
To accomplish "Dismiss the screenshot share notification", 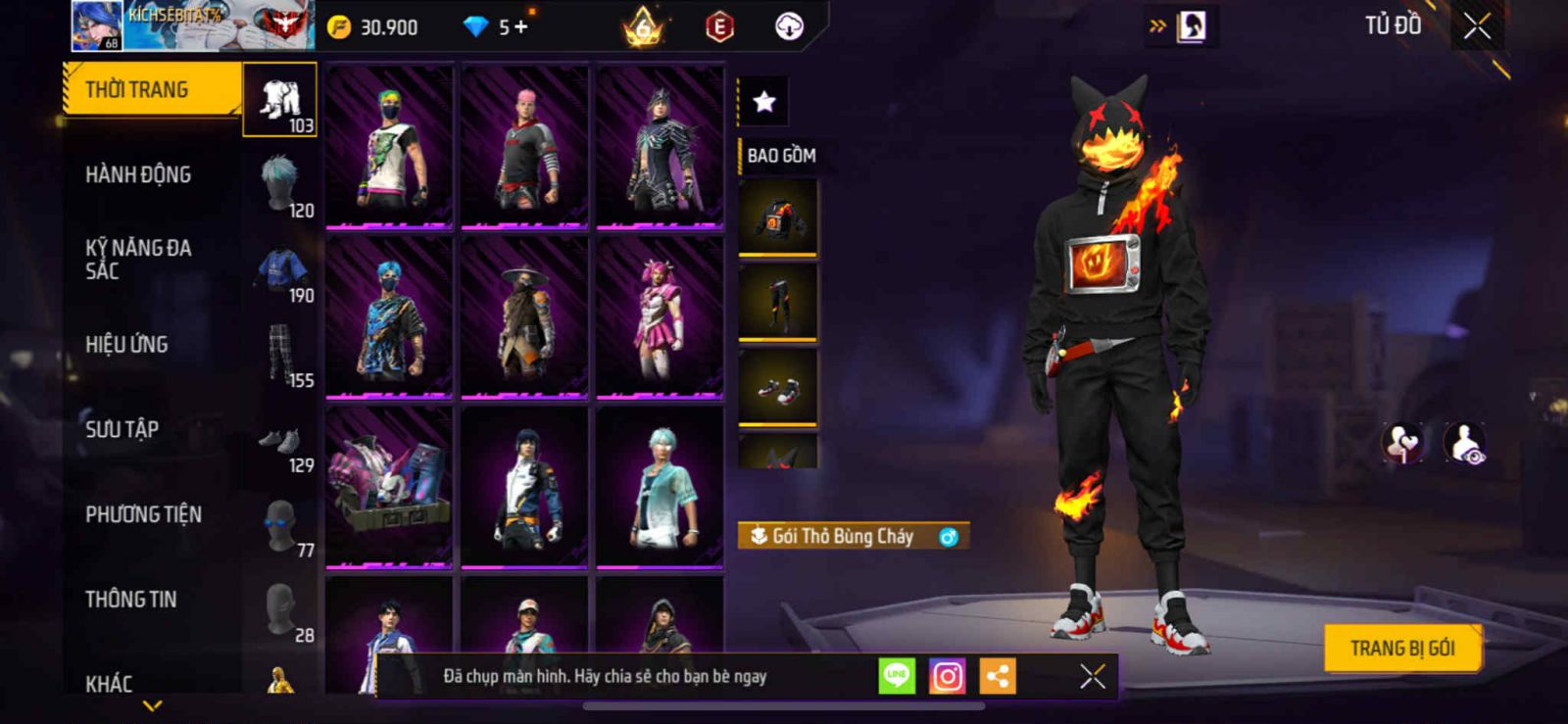I will pyautogui.click(x=1092, y=676).
